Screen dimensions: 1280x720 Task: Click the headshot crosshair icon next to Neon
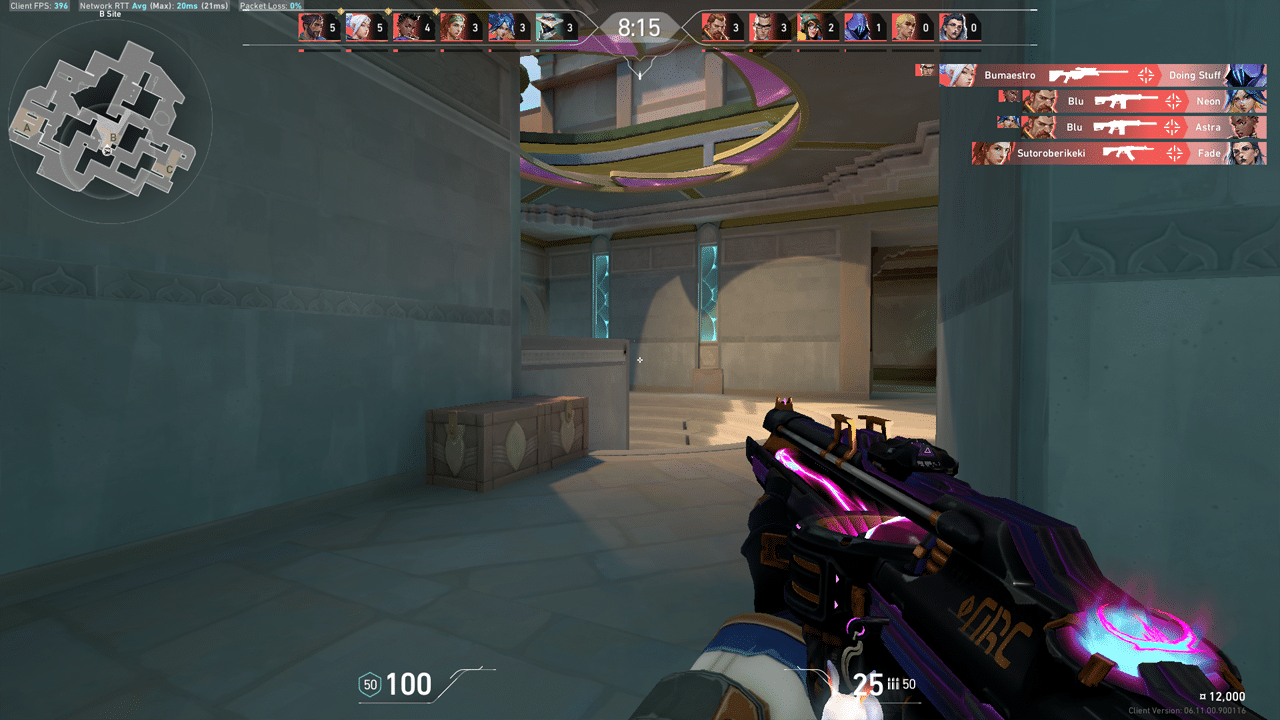point(1173,100)
